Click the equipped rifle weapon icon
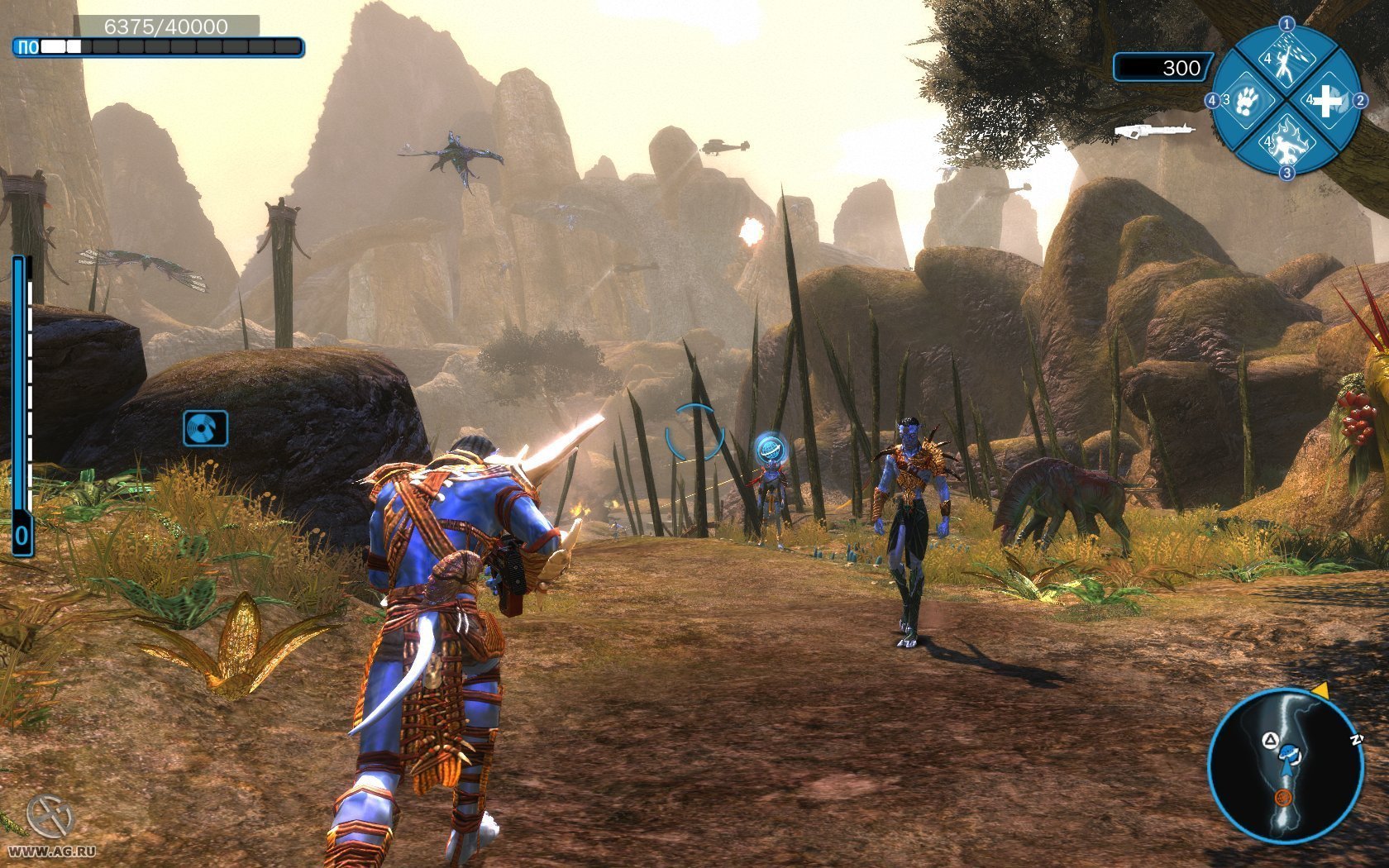1389x868 pixels. (1153, 130)
